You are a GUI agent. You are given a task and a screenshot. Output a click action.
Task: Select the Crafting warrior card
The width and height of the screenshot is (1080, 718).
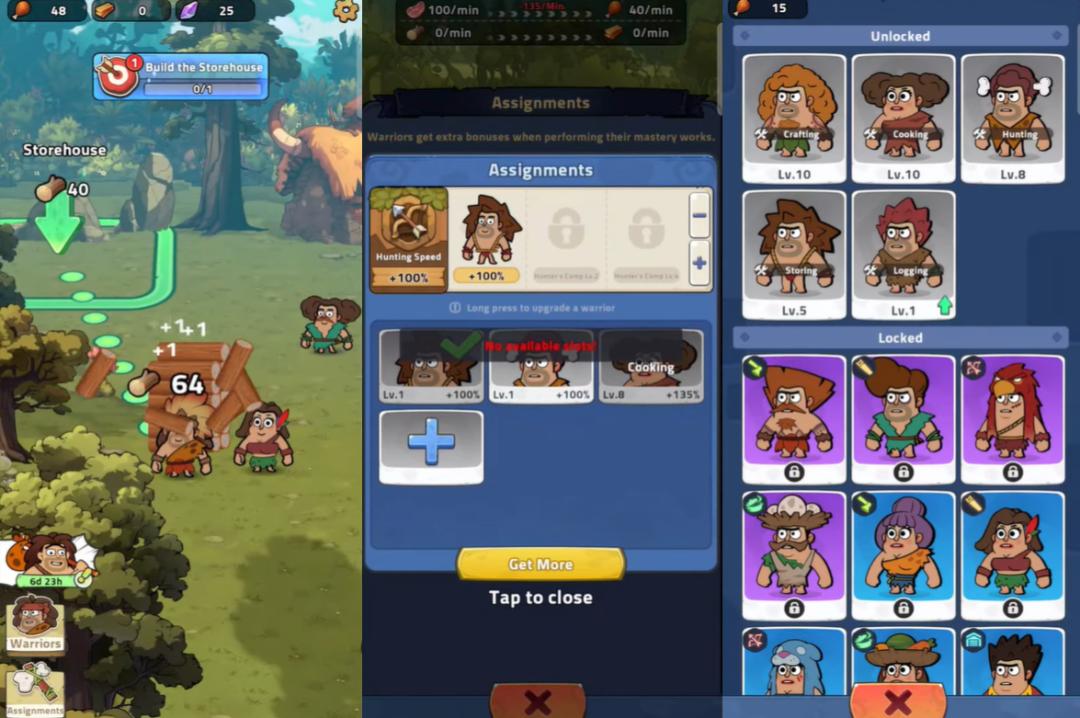[x=794, y=118]
